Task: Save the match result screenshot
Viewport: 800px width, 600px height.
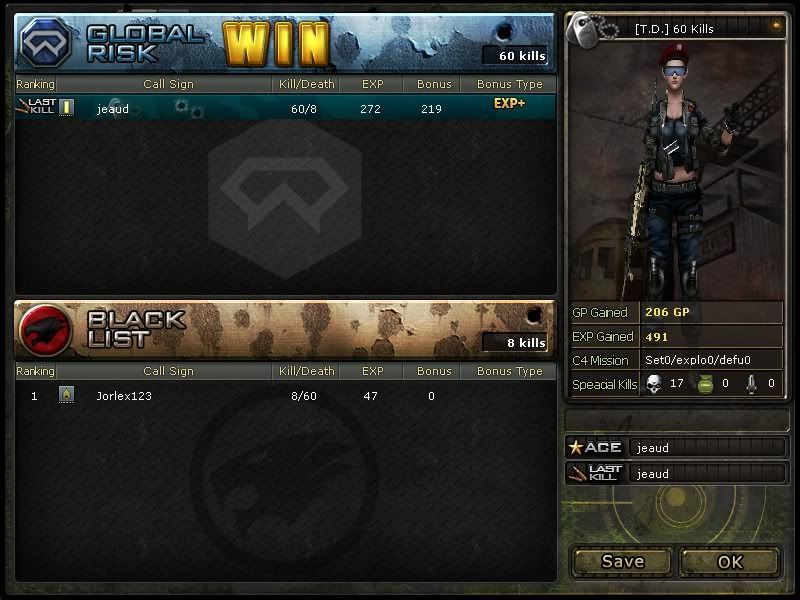Action: 622,561
